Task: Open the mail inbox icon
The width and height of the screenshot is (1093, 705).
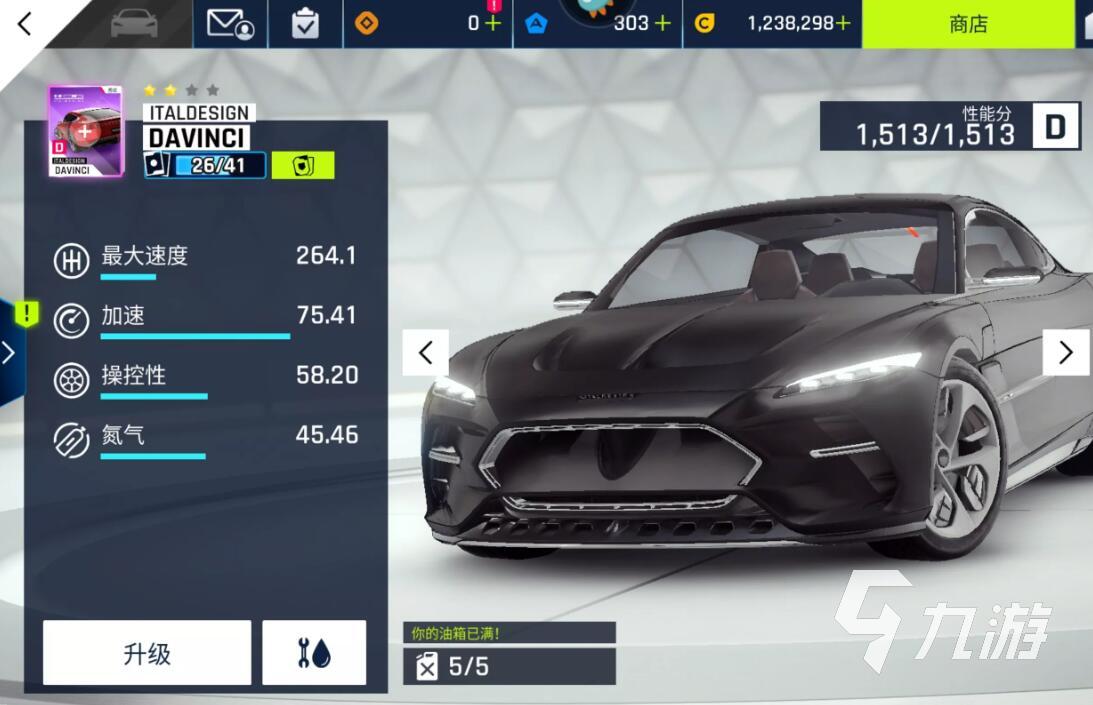Action: click(x=229, y=23)
